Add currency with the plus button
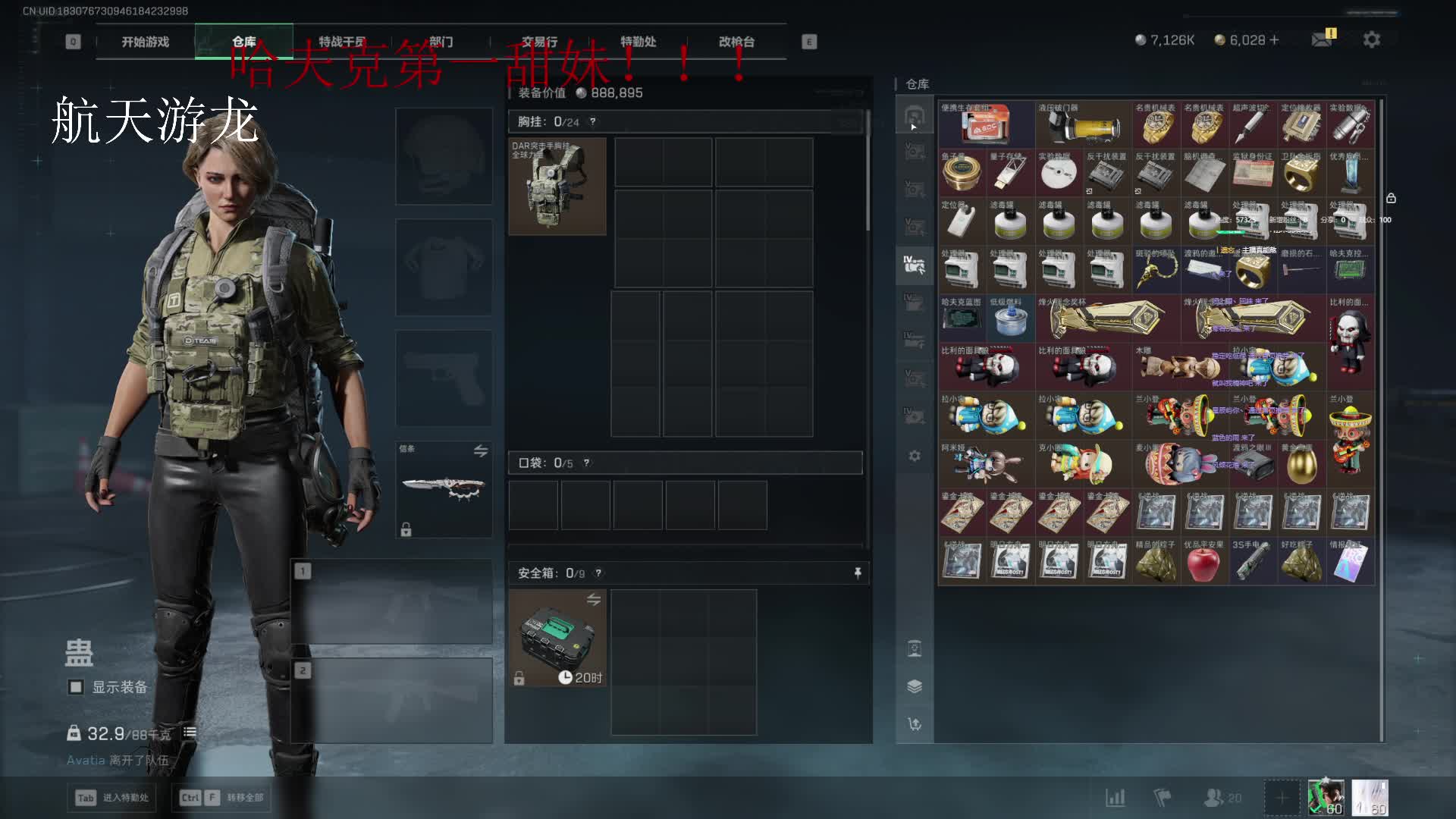The image size is (1456, 819). point(1274,40)
